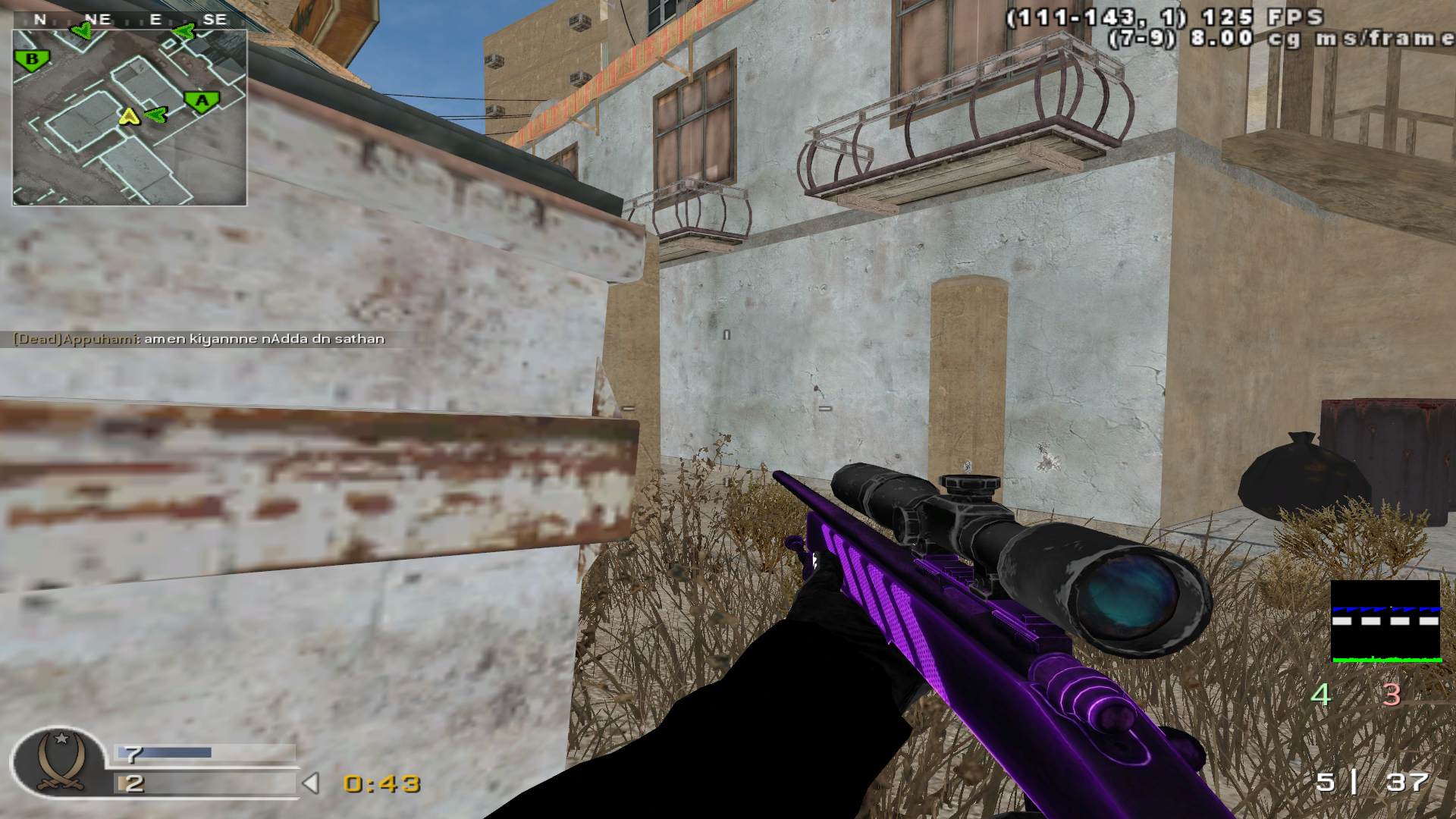Click the yellow player arrow on minimap

(130, 116)
